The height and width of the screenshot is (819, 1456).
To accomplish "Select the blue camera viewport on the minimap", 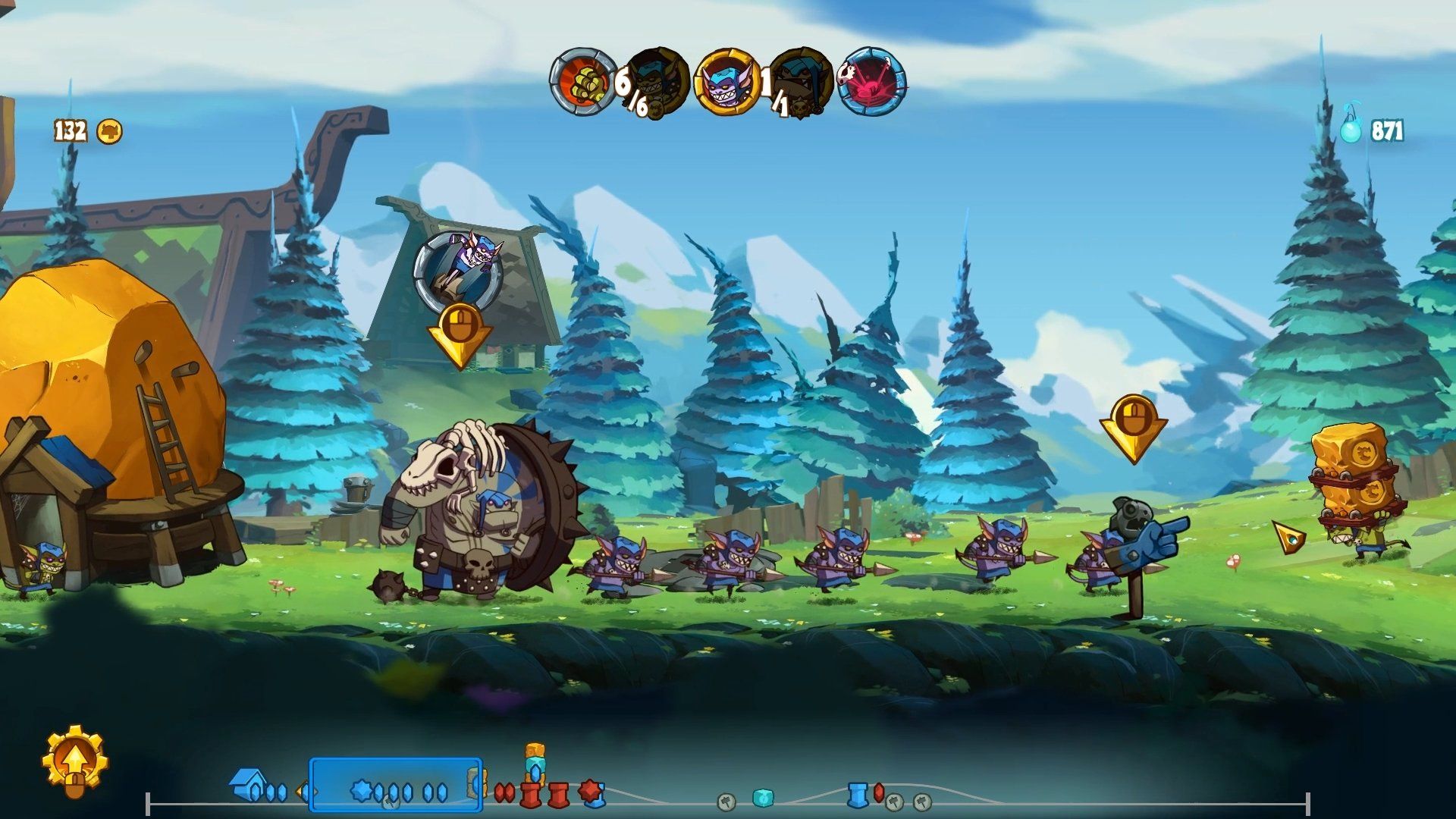I will click(395, 784).
